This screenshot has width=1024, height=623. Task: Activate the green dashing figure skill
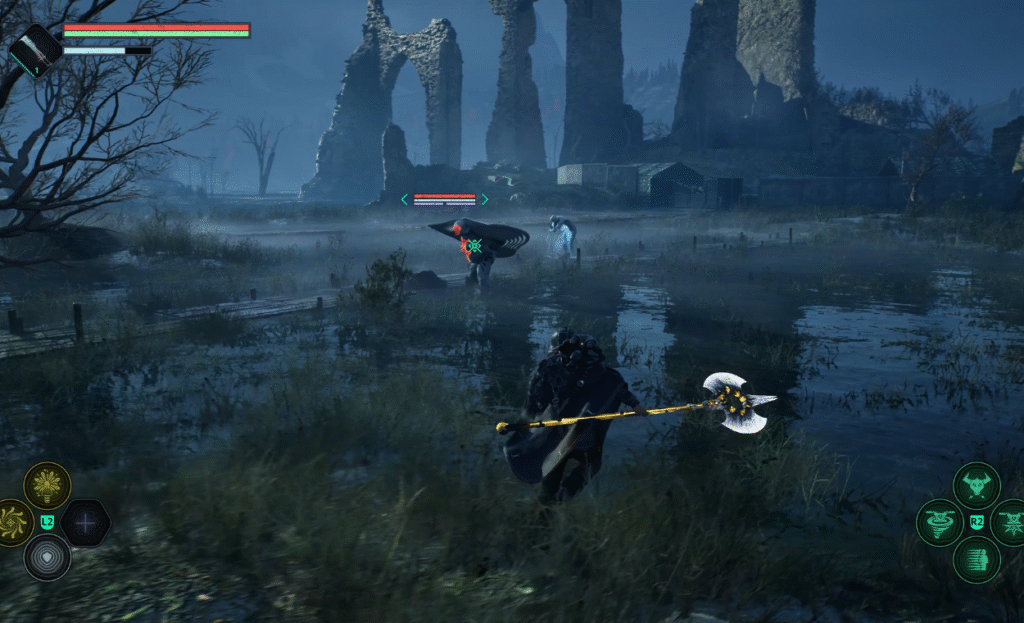coord(976,559)
